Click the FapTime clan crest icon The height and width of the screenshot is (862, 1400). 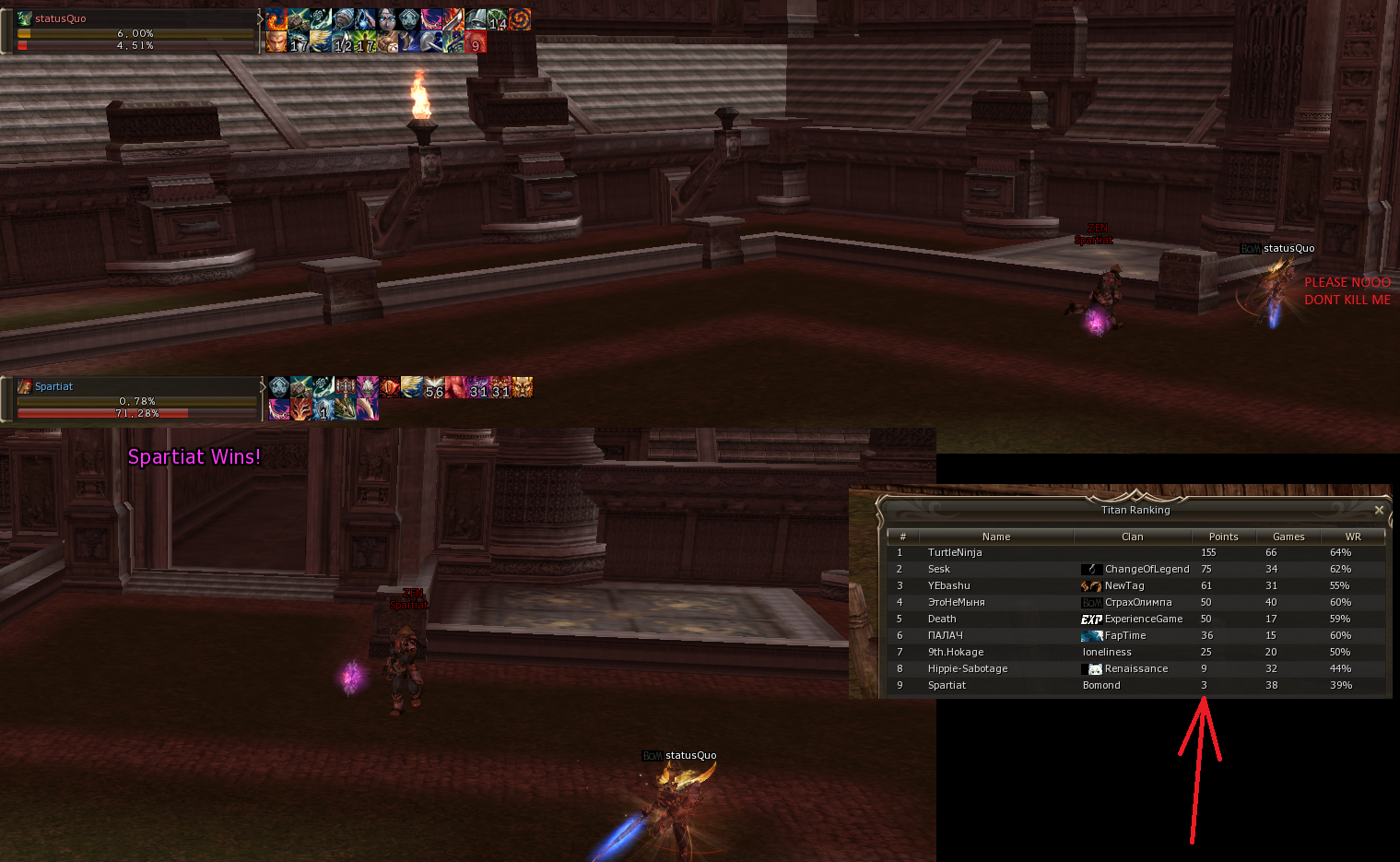(x=1091, y=635)
